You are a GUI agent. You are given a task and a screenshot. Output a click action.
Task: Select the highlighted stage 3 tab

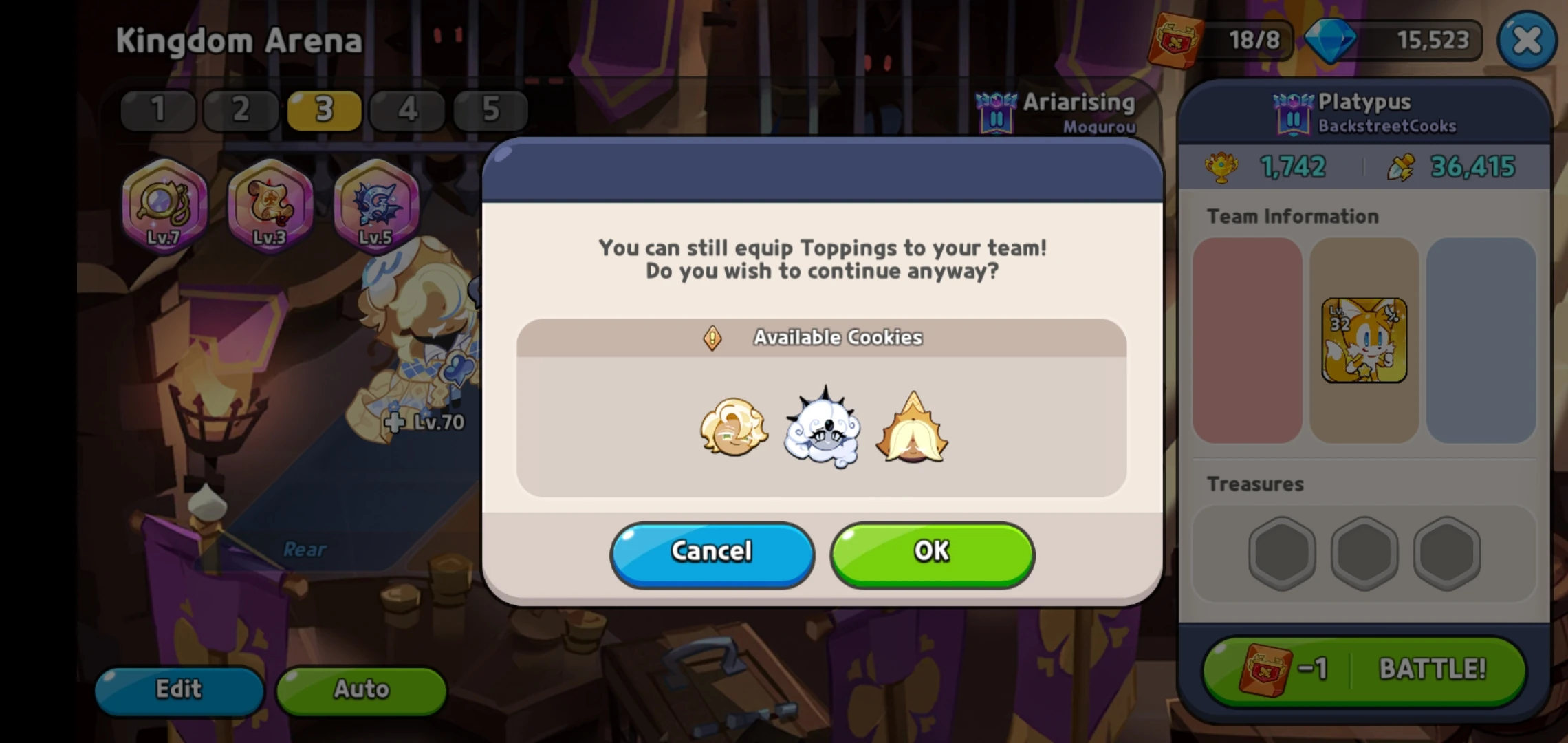[324, 109]
